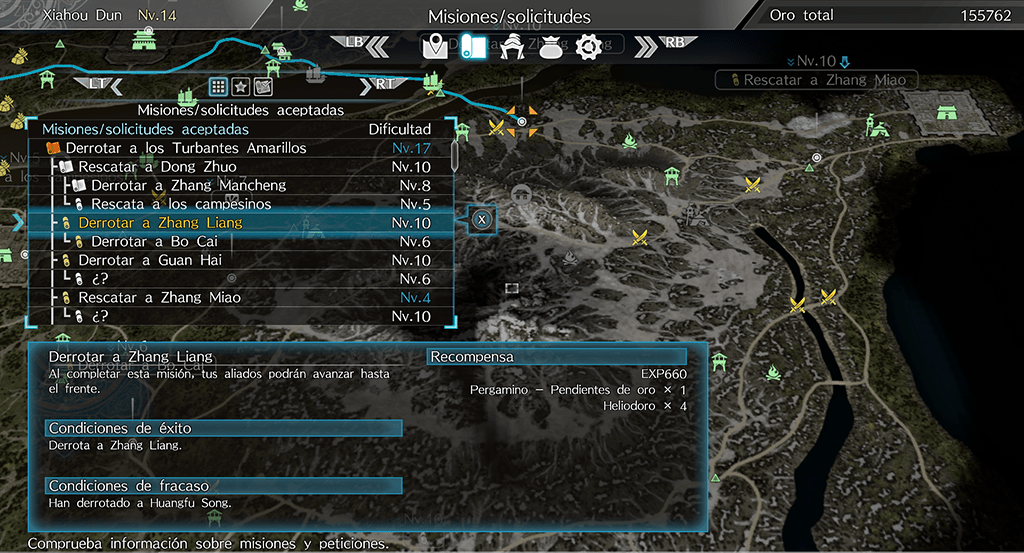Open the map marker tab
This screenshot has width=1024, height=553.
coord(435,46)
